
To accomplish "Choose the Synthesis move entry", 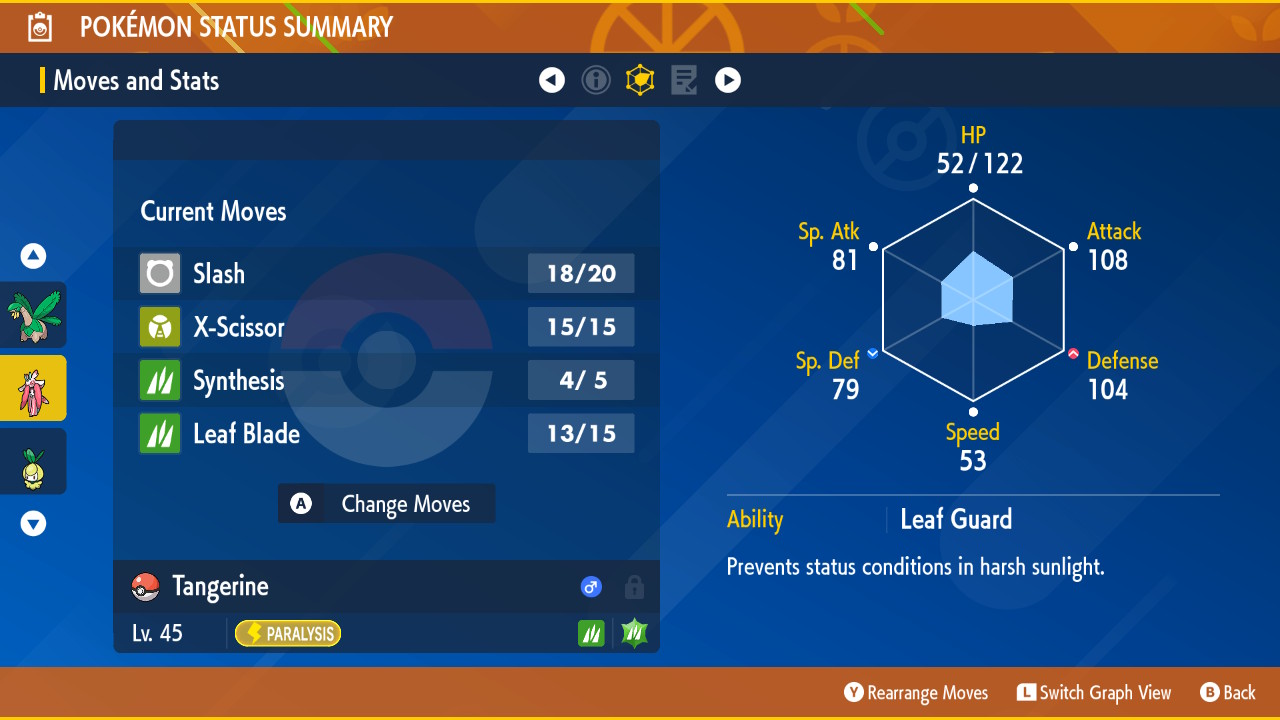I will point(386,380).
